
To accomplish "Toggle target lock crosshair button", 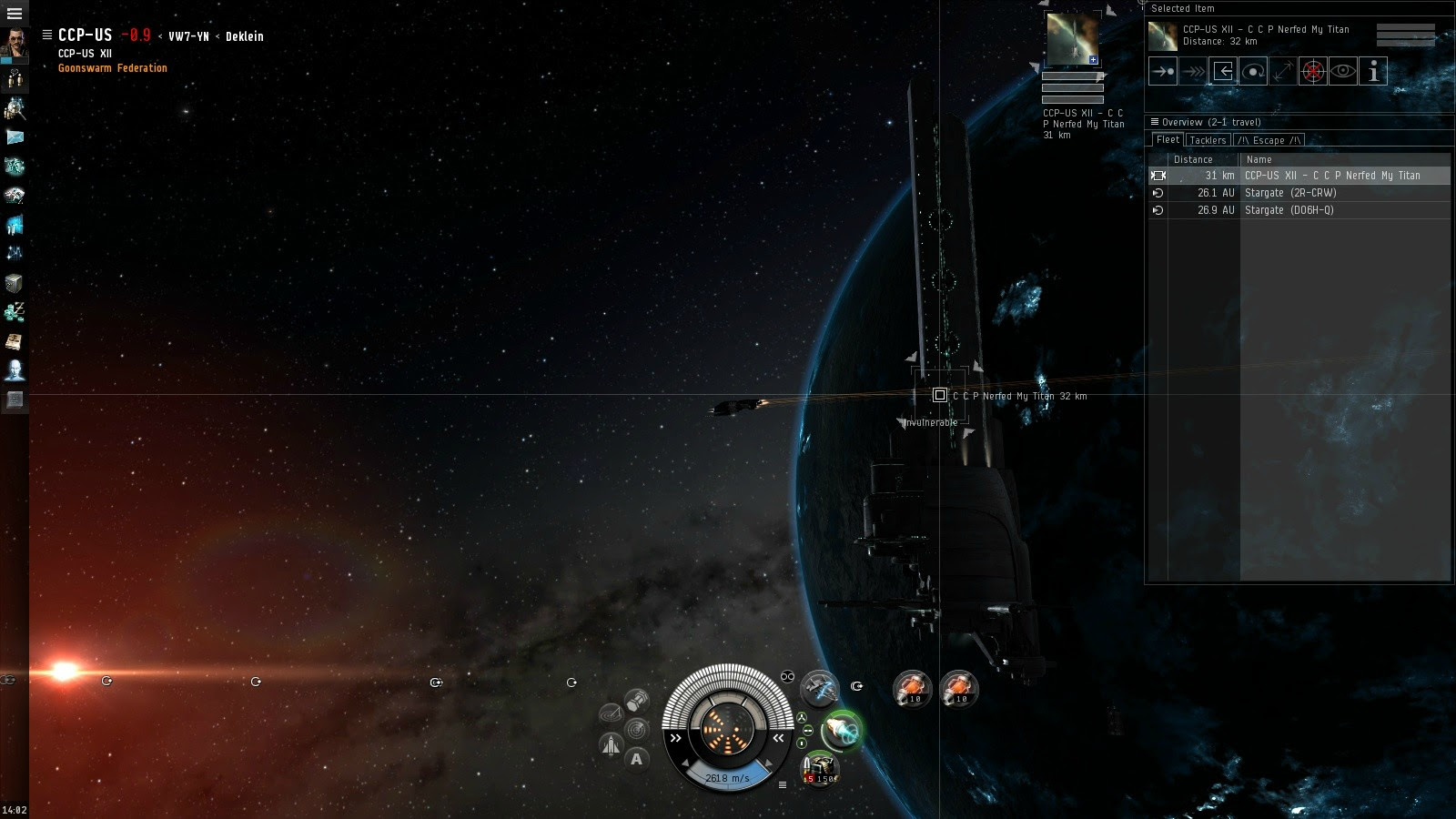I will (x=1312, y=71).
